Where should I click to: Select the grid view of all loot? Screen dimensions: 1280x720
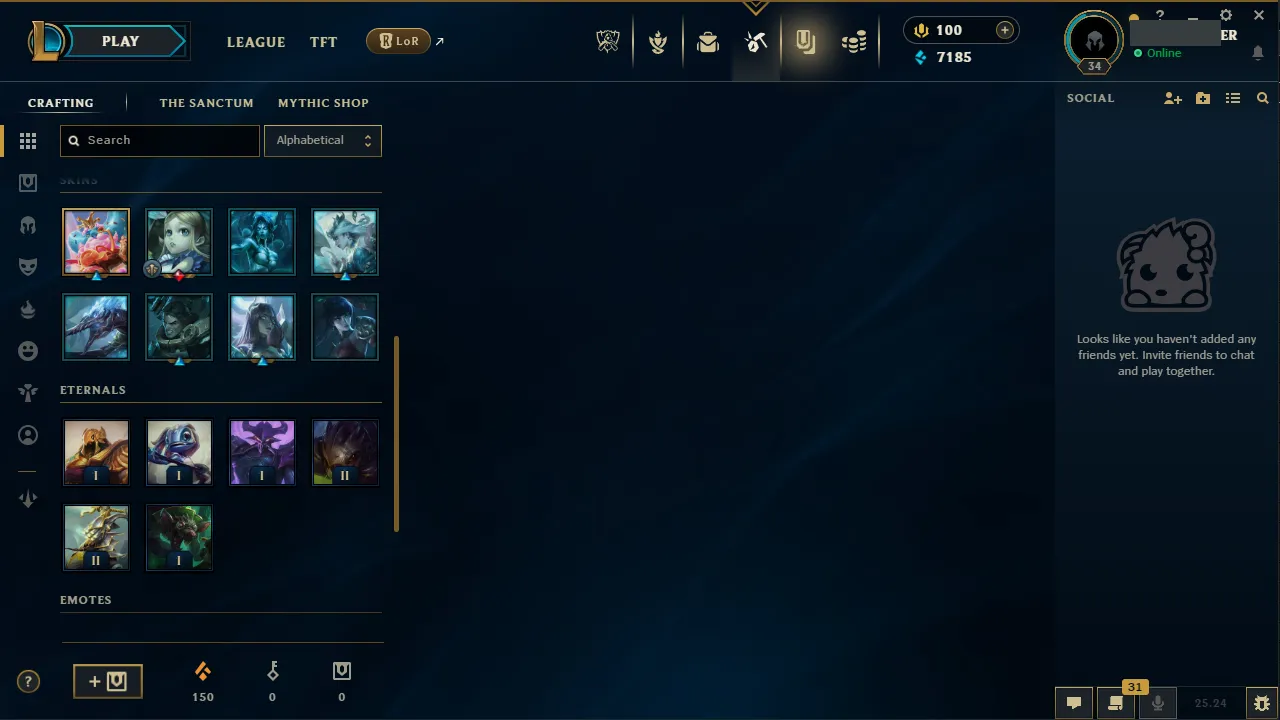(x=28, y=141)
